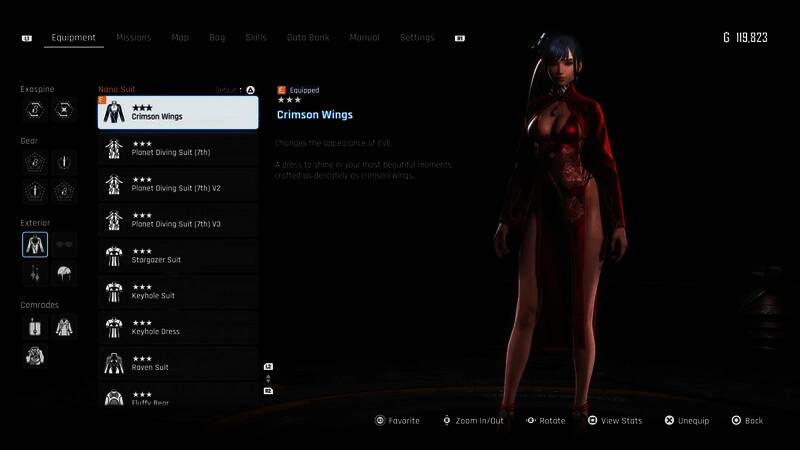Select the Crimson Wings suit
800x450 pixels.
point(178,112)
